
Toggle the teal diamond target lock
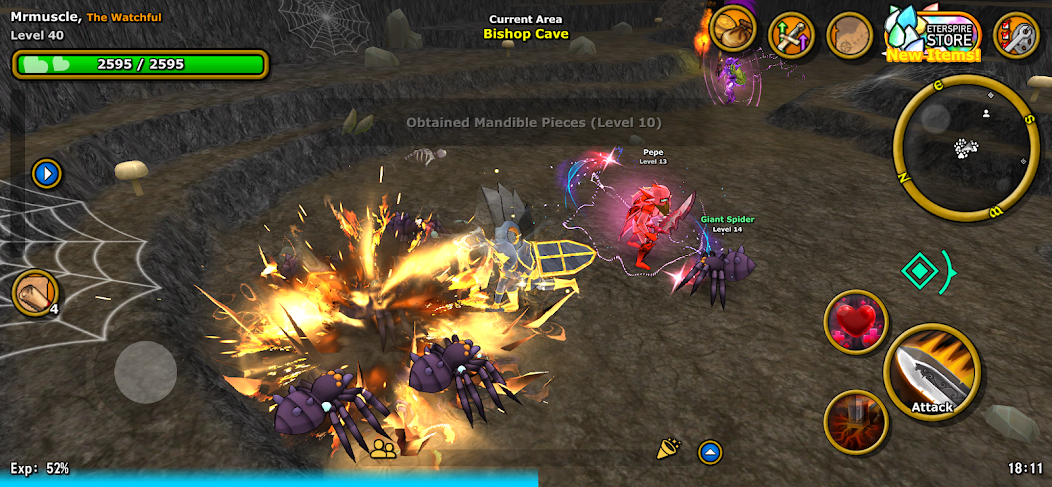(x=919, y=270)
